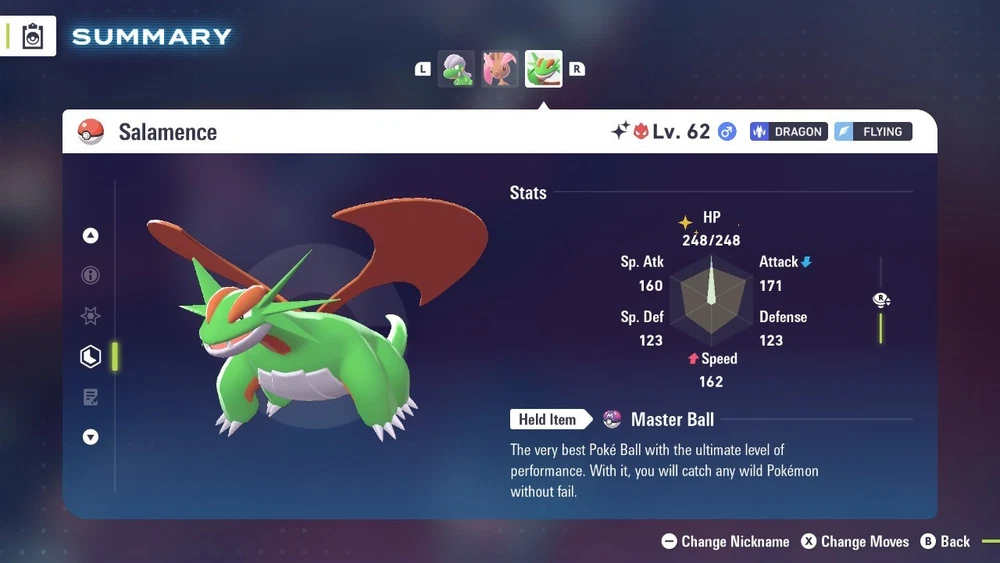The height and width of the screenshot is (563, 1000).
Task: Open the memo notes page tab
Action: [x=91, y=397]
